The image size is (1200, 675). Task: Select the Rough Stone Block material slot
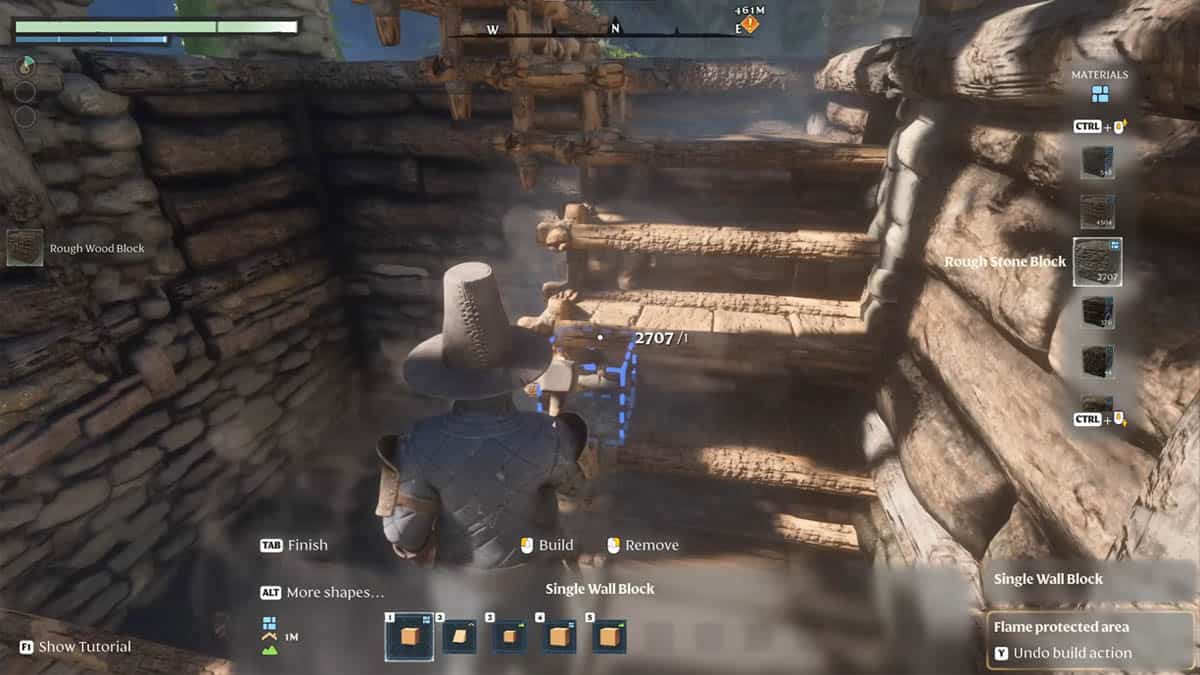1097,262
